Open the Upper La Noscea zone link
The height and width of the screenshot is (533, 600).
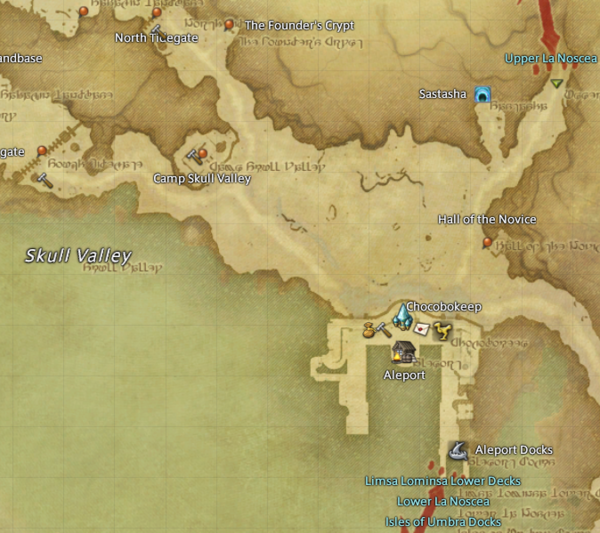pos(551,59)
